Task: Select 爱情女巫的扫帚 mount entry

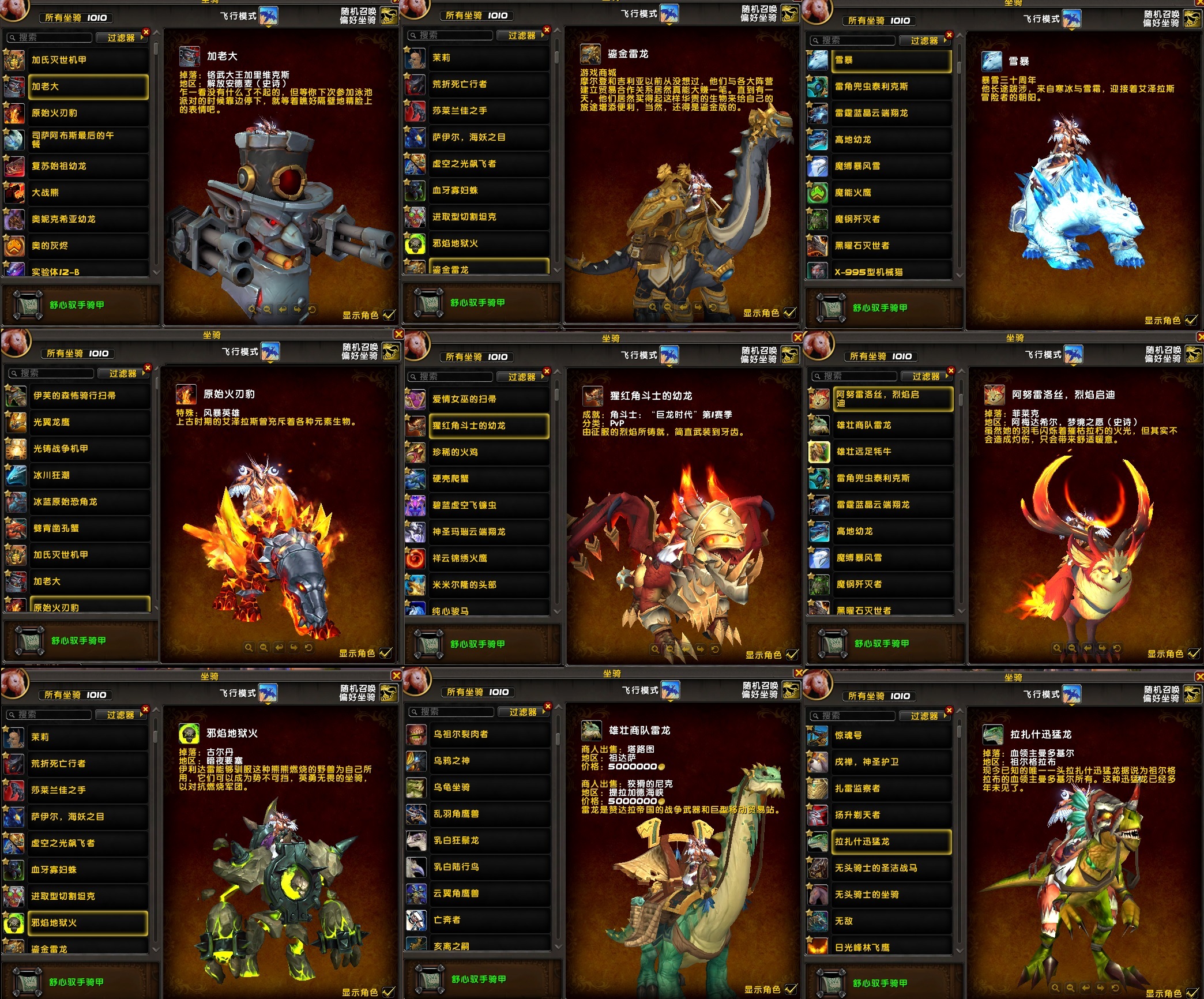Action: tap(488, 399)
